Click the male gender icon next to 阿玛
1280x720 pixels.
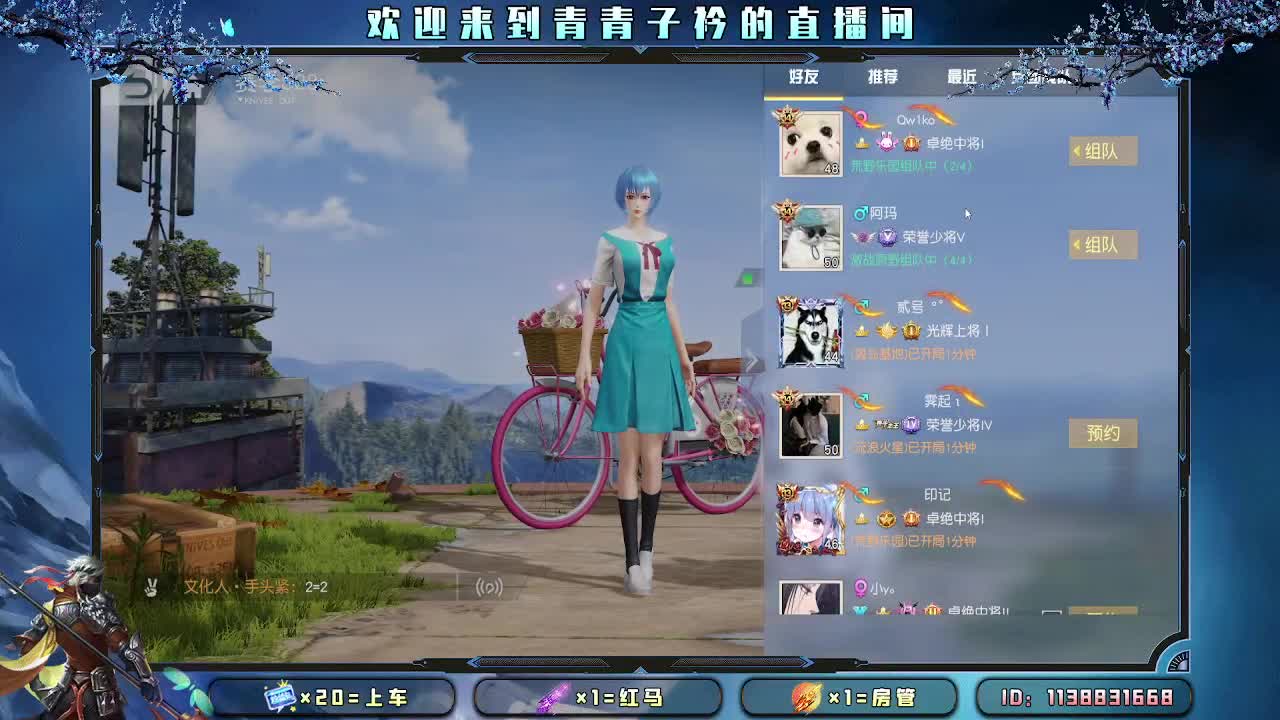[x=859, y=214]
